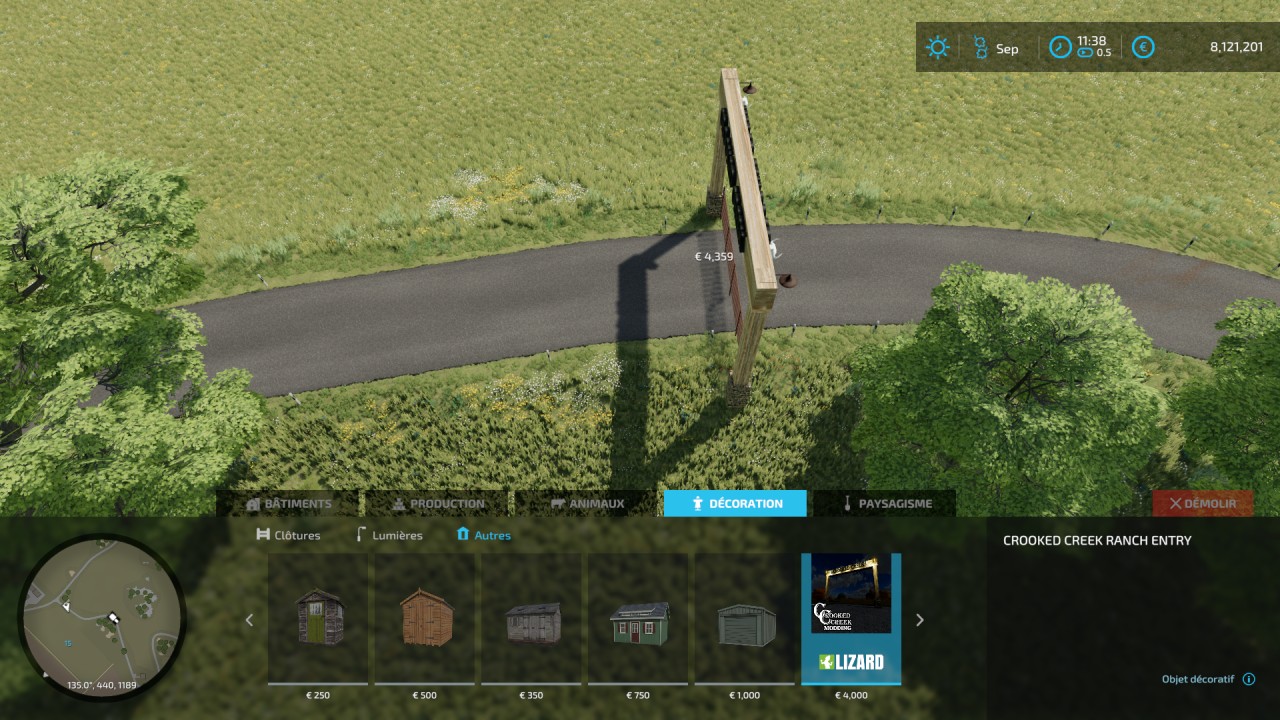This screenshot has height=720, width=1280.
Task: Select the Autres subcategory
Action: point(483,535)
